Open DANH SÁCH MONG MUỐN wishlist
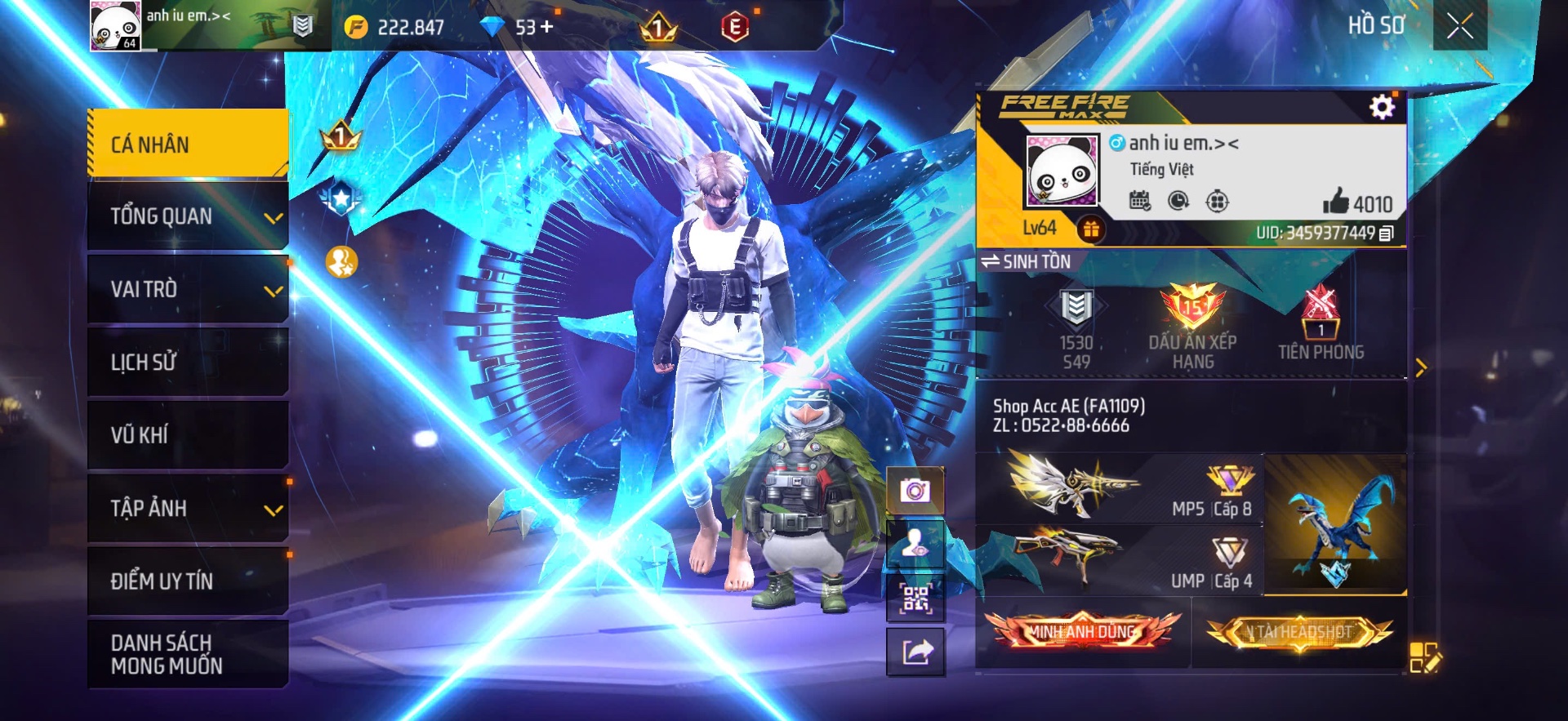Screen dimensions: 1568x721 (x=187, y=654)
